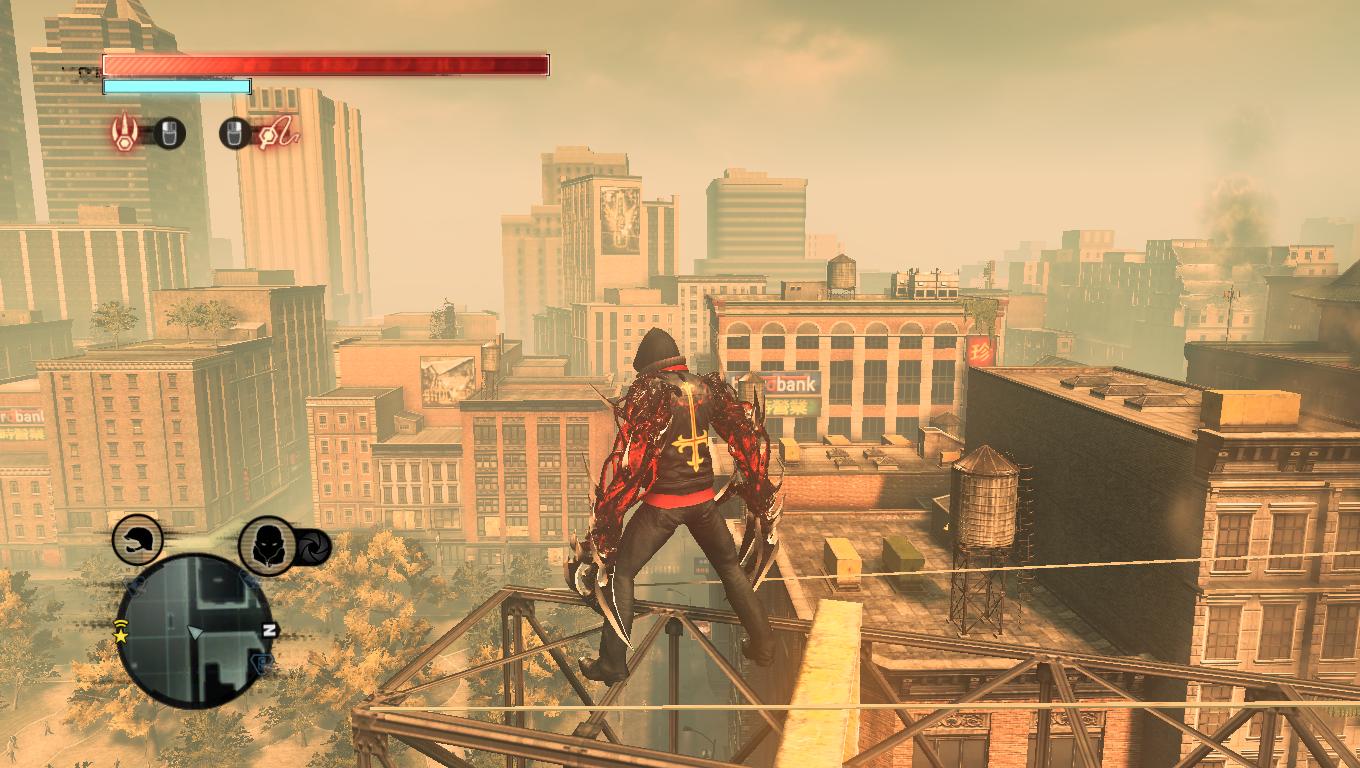Click the blue pentagon marker on minimap
Screen dimensions: 1360x768
tap(261, 665)
